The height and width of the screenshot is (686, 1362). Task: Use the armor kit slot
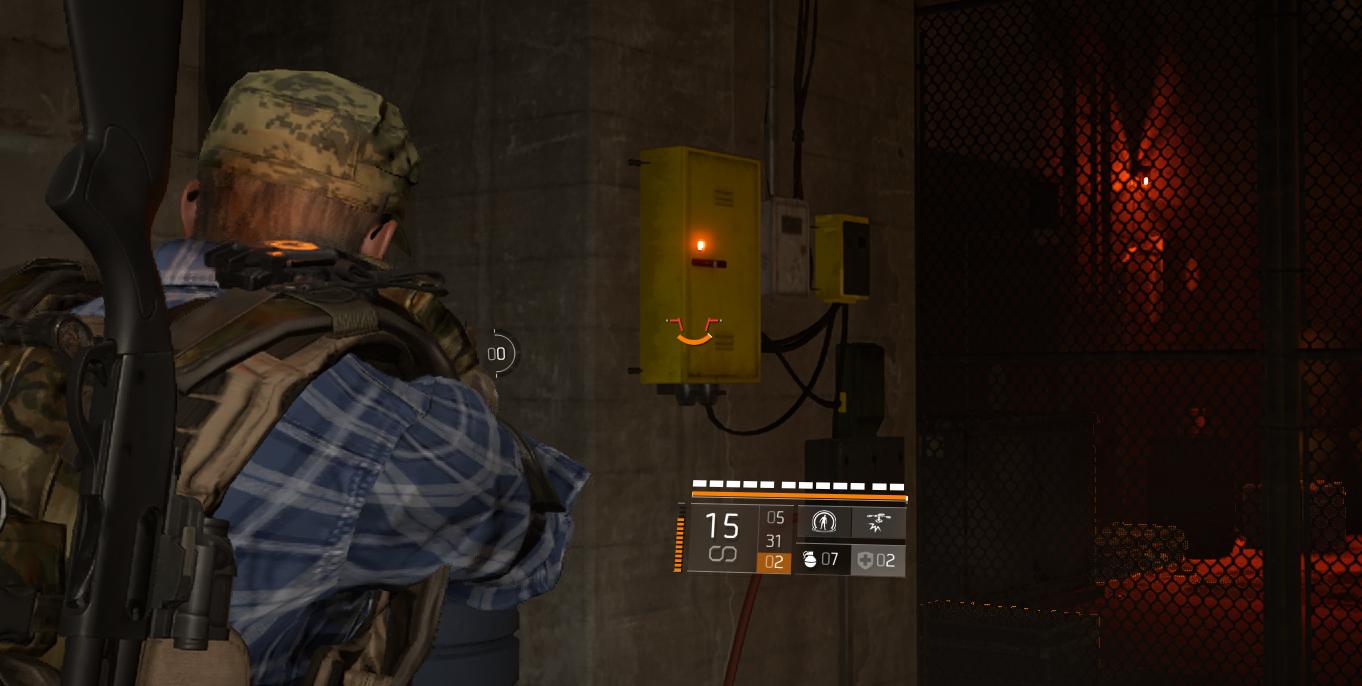(877, 560)
